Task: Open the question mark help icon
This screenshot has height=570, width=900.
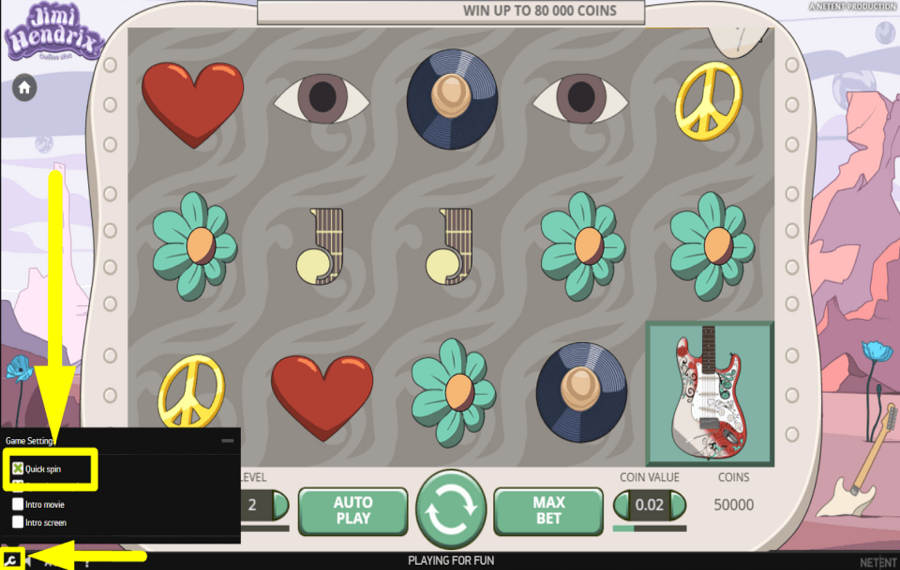Action: [87, 562]
